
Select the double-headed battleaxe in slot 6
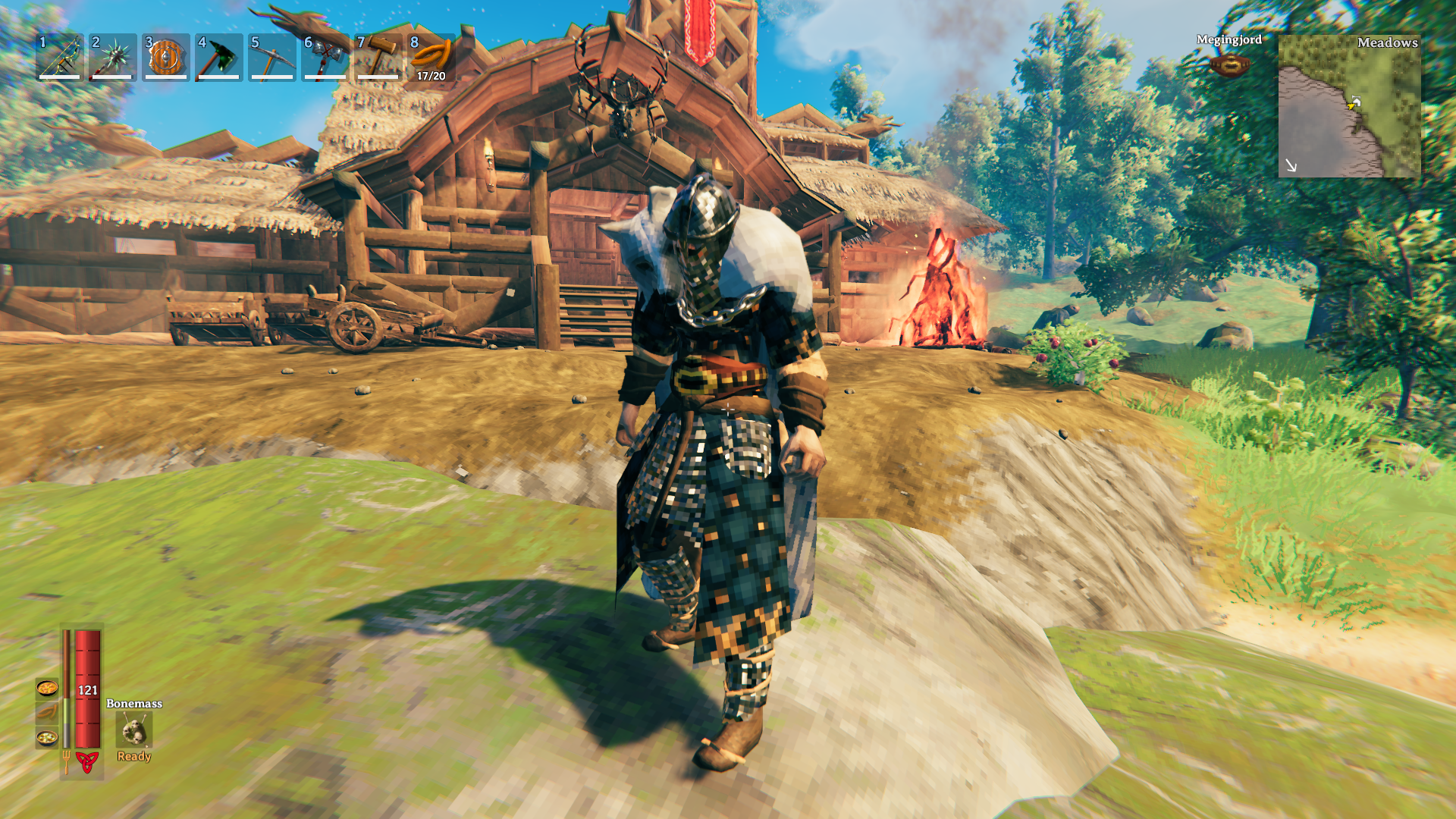click(325, 57)
